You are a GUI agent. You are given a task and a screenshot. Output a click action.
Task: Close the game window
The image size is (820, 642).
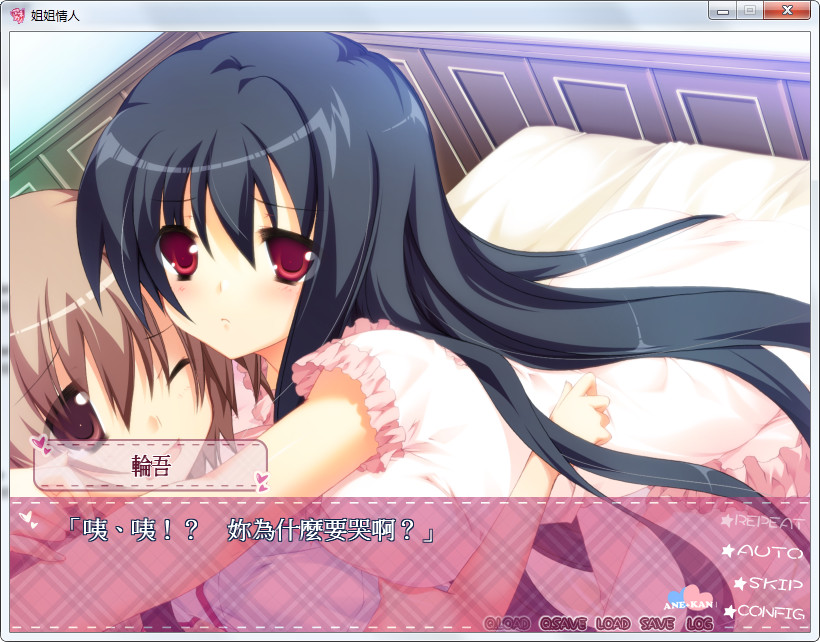point(788,11)
